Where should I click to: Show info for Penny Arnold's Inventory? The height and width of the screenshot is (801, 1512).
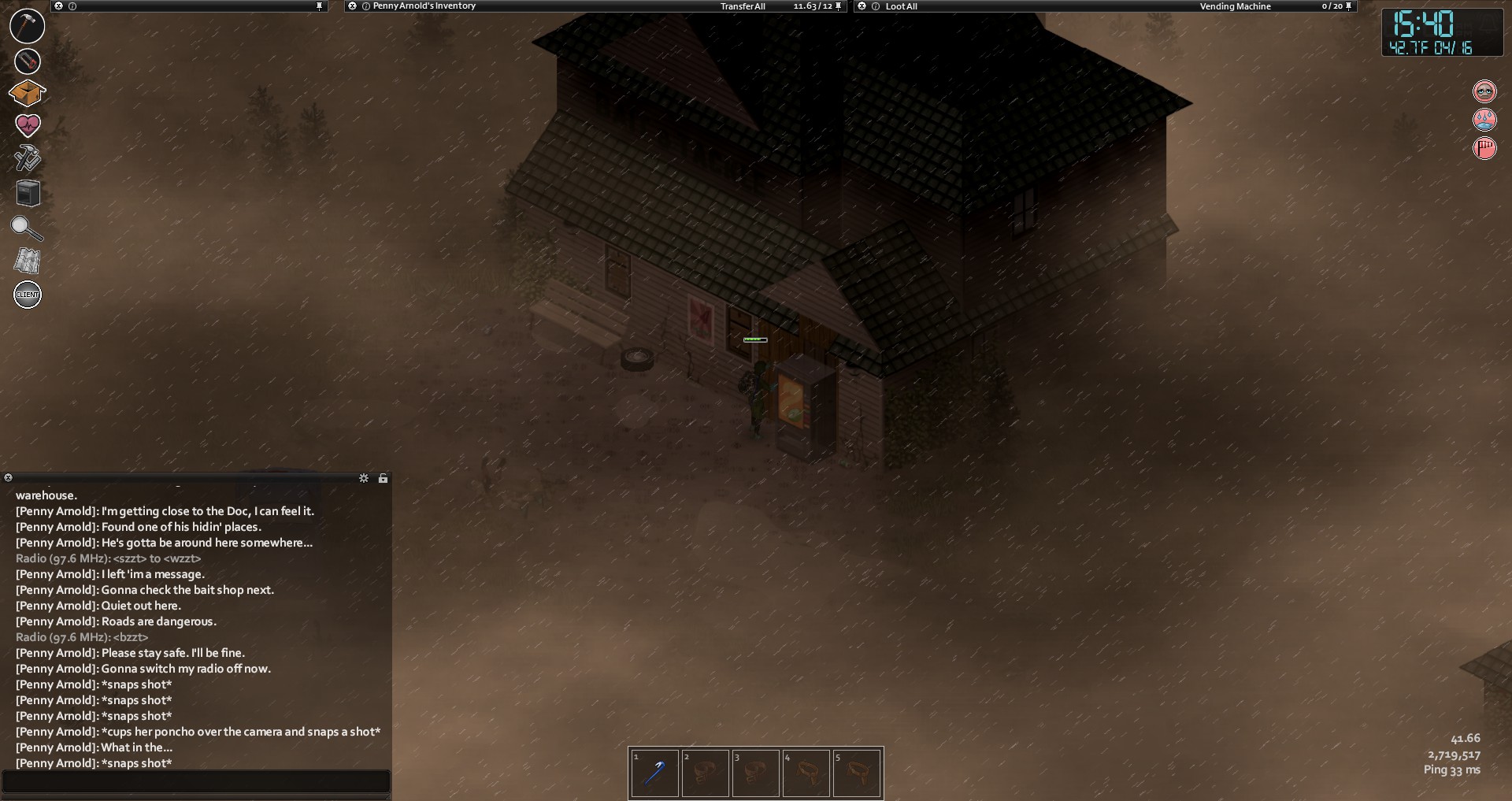coord(366,6)
